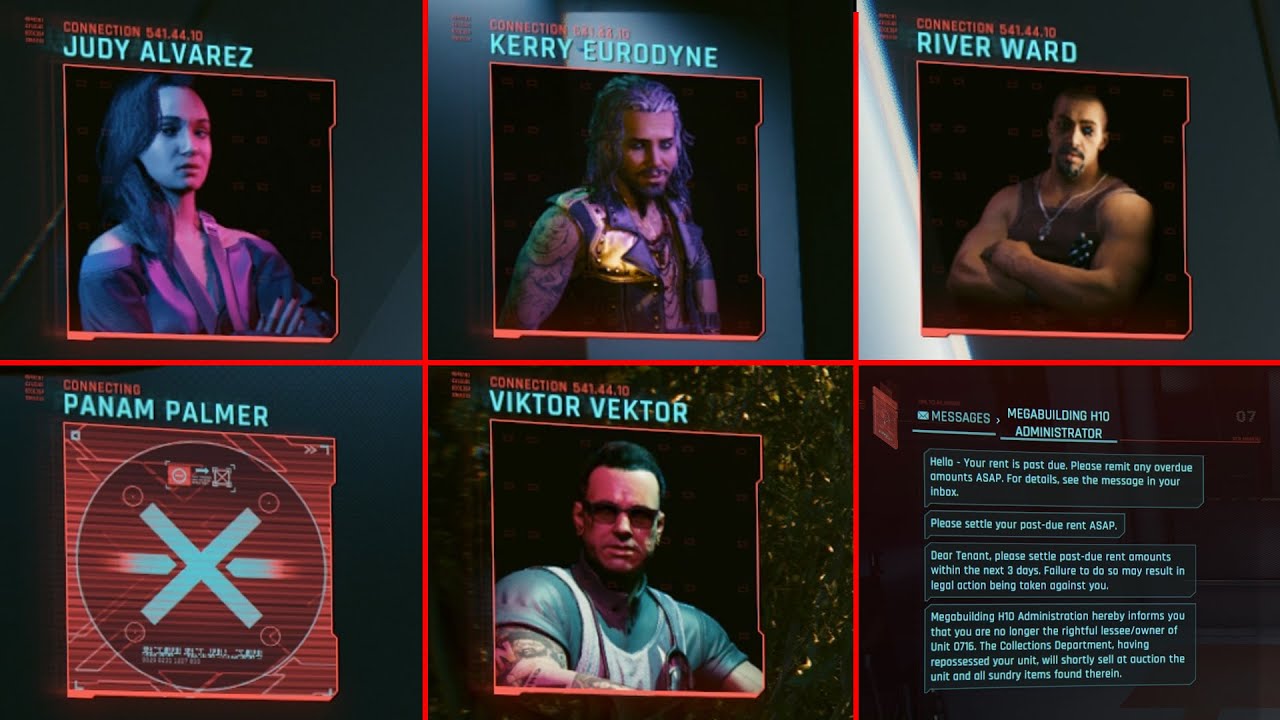Click the 07 counter in the Messages header
1280x720 pixels.
[x=1245, y=416]
